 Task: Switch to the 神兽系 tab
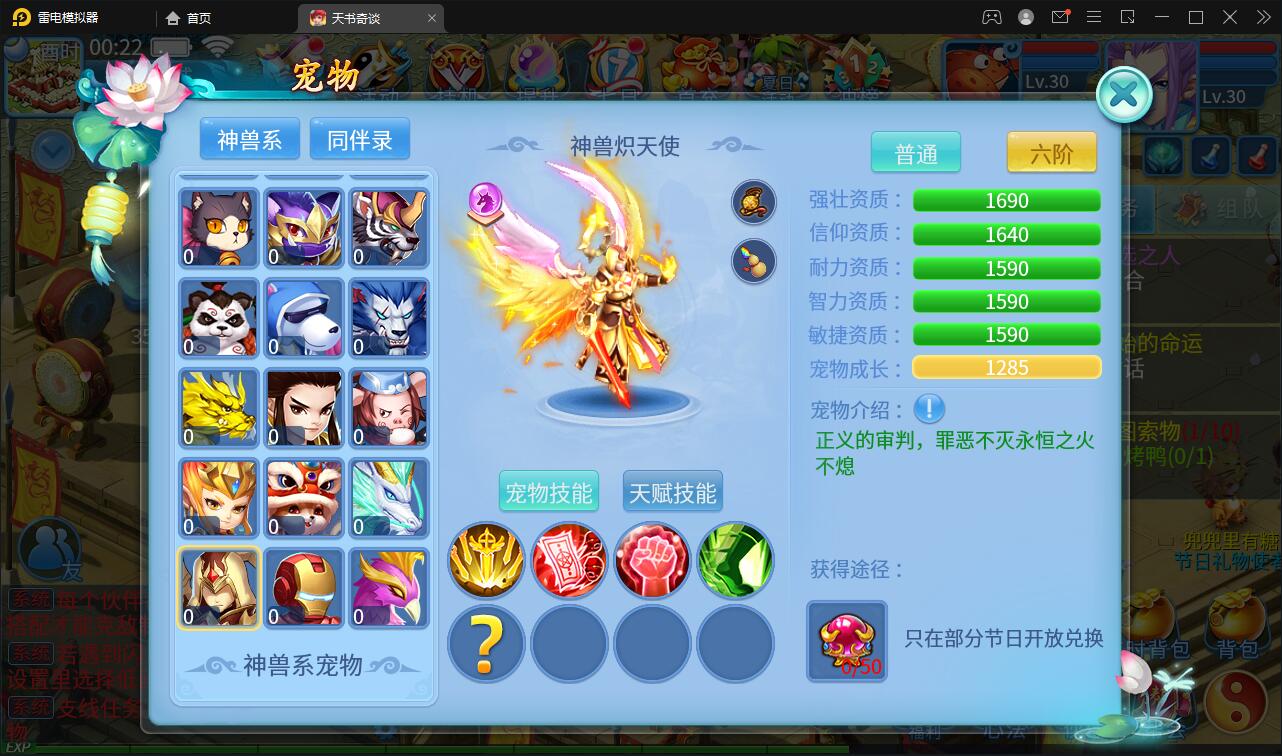coord(248,139)
